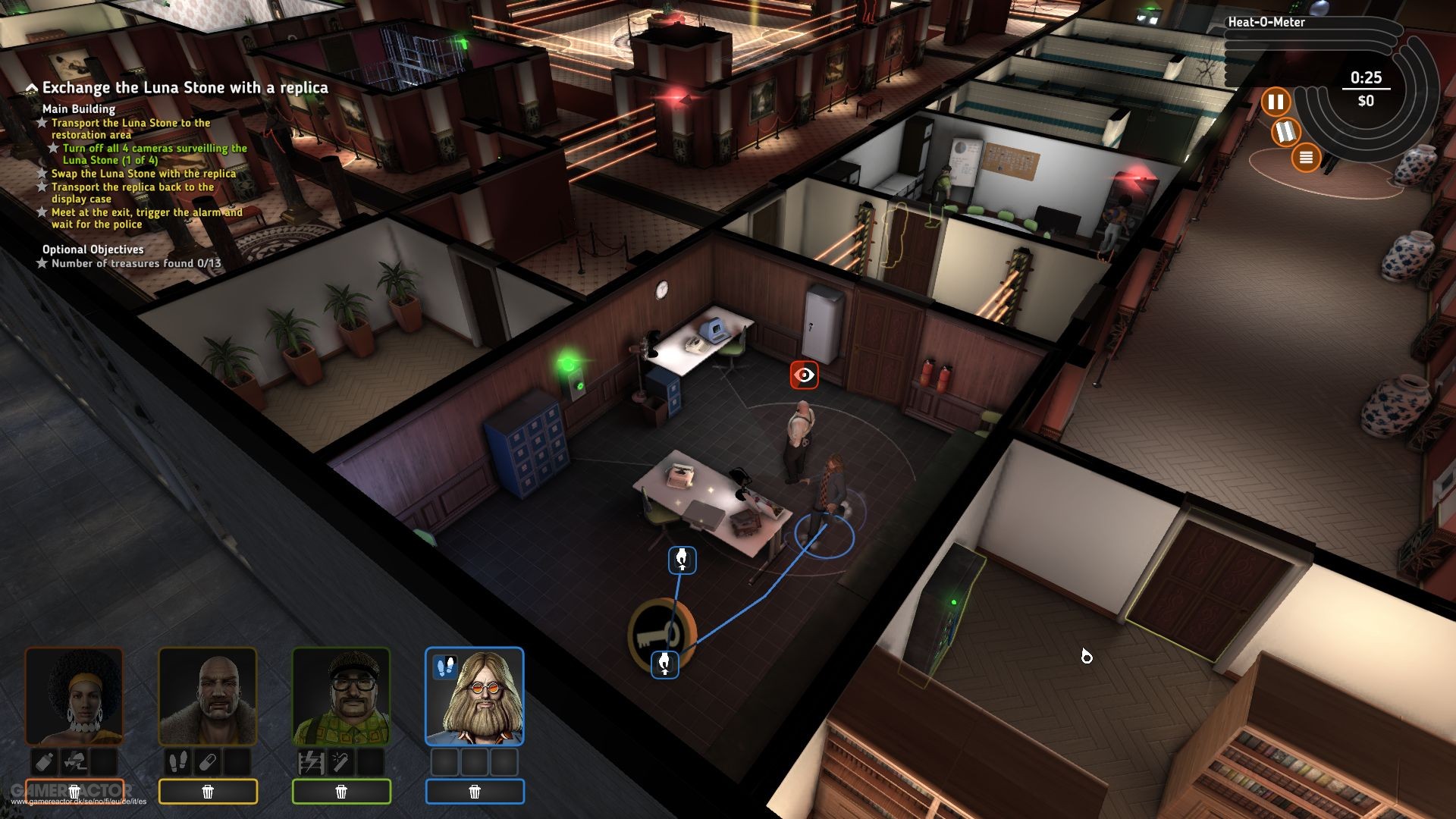
Task: Click the key action marker near the desk
Action: pyautogui.click(x=662, y=629)
